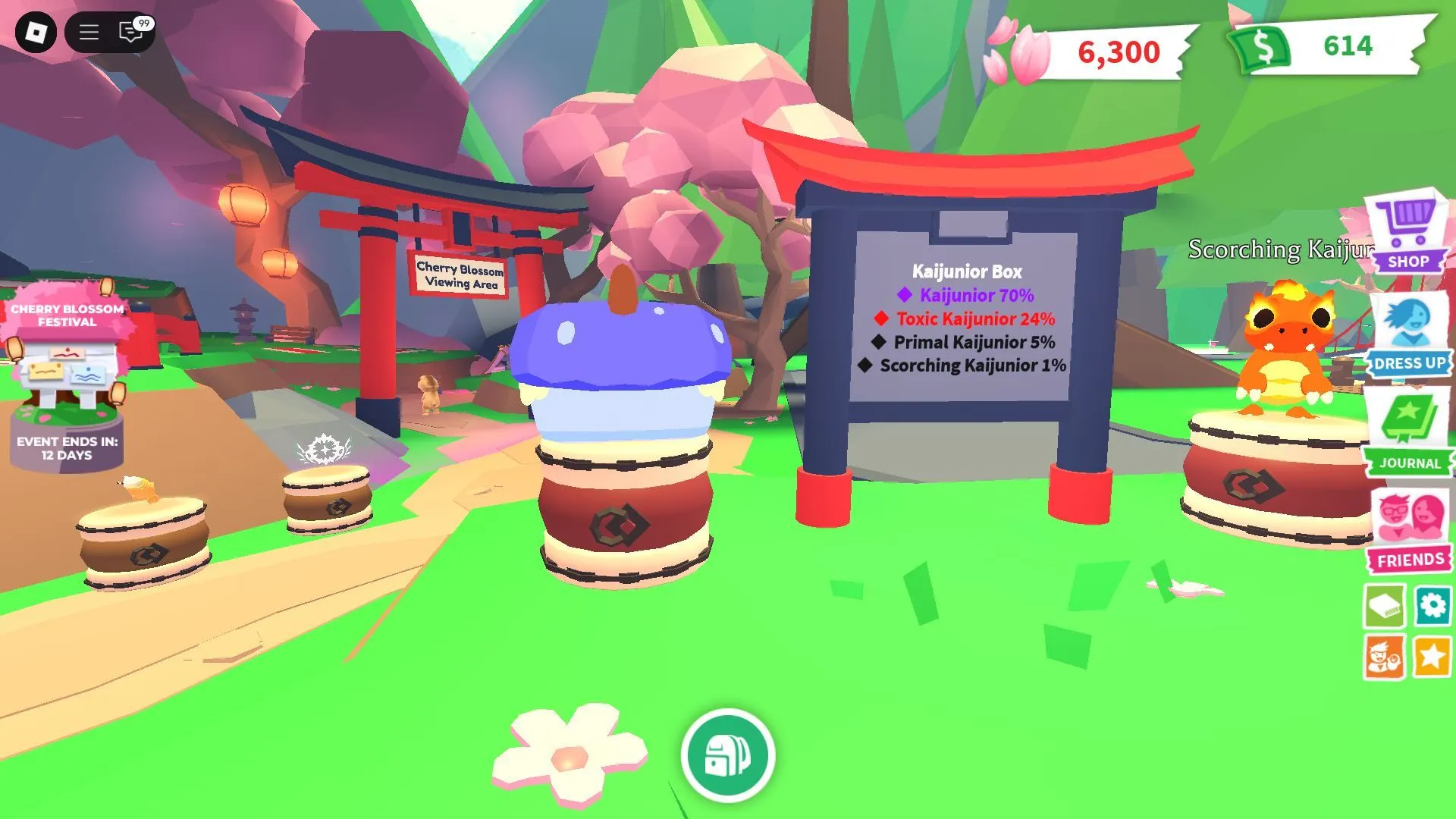Click the star rewards sticker icon
1456x819 pixels.
pyautogui.click(x=1434, y=658)
